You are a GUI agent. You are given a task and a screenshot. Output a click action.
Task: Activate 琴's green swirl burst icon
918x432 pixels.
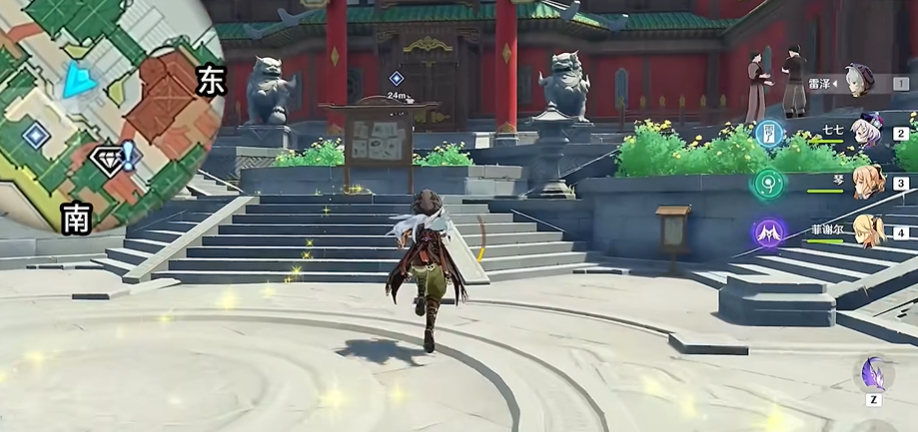(x=769, y=183)
